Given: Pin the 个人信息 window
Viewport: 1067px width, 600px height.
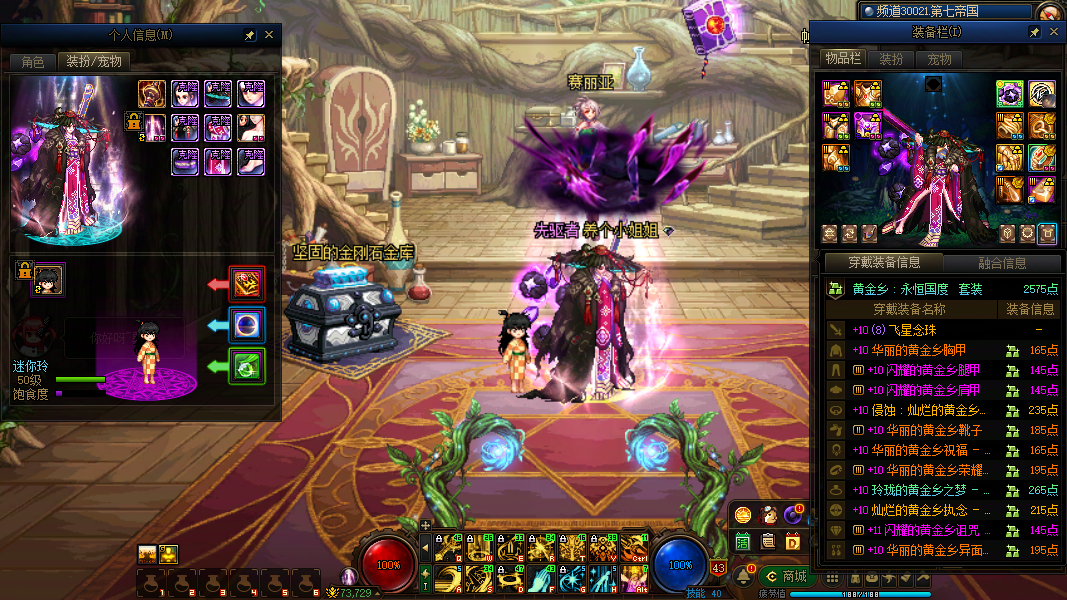Looking at the screenshot, I should [x=249, y=35].
